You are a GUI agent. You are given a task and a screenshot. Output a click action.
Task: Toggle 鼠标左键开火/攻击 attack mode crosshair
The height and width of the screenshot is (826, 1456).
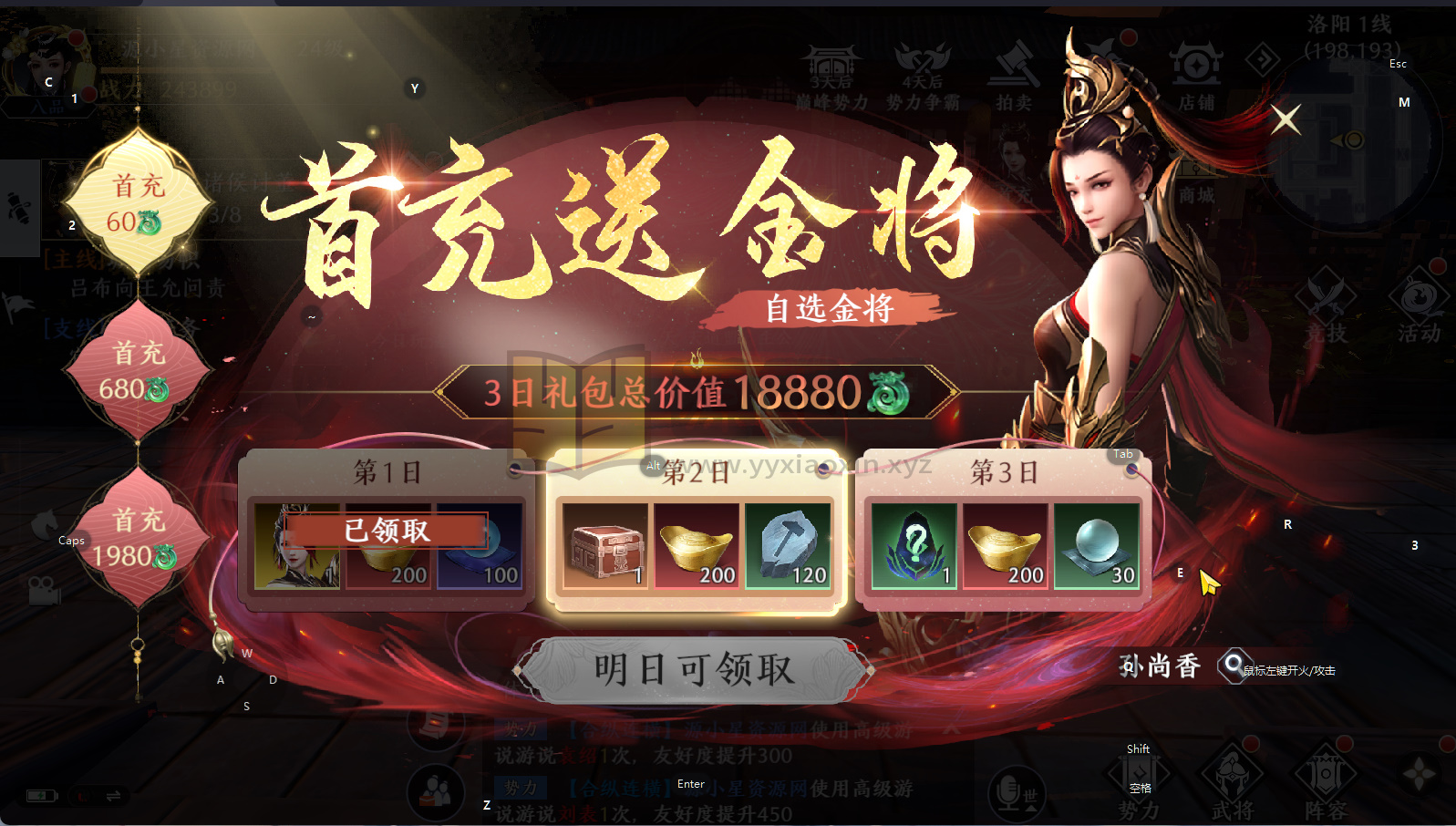coord(1235,667)
